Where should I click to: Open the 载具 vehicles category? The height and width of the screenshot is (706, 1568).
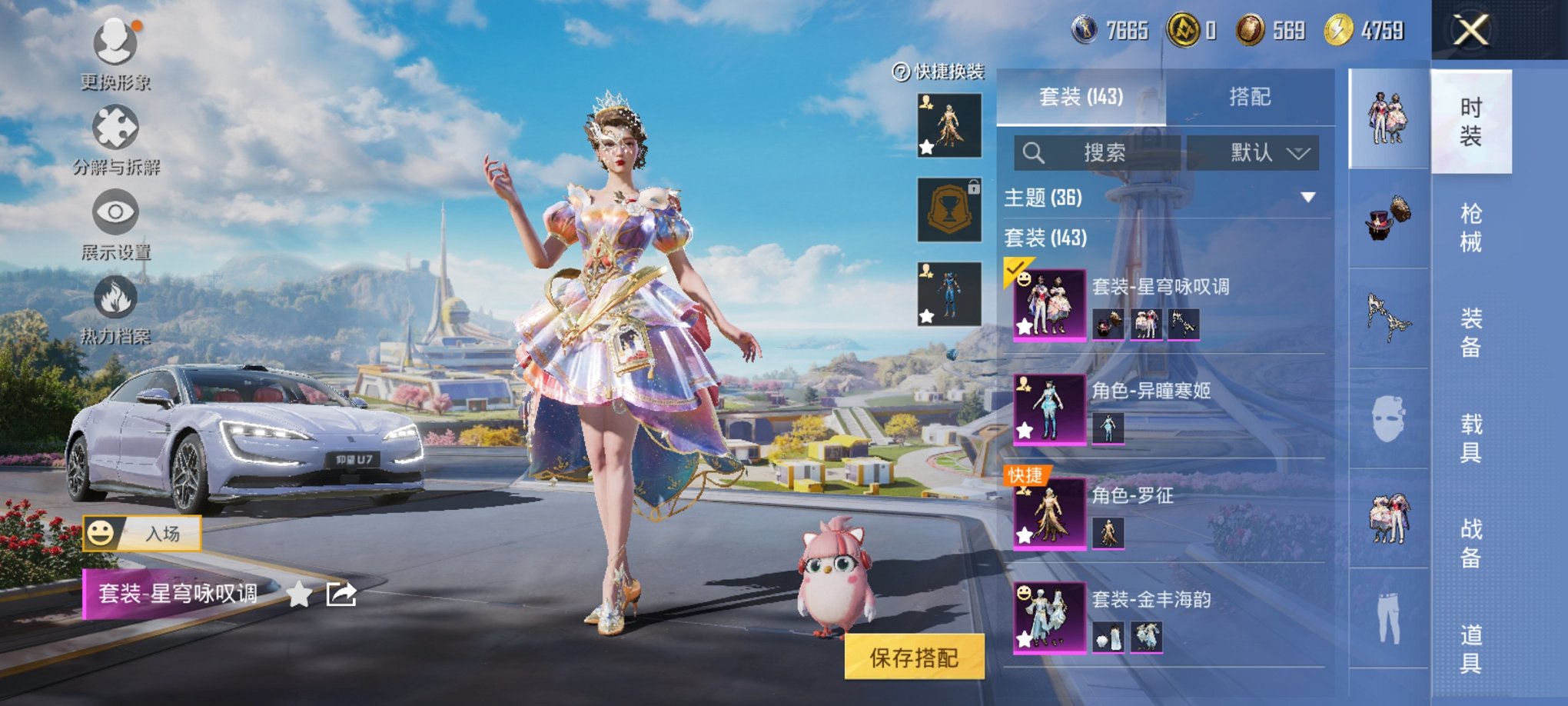(1470, 438)
